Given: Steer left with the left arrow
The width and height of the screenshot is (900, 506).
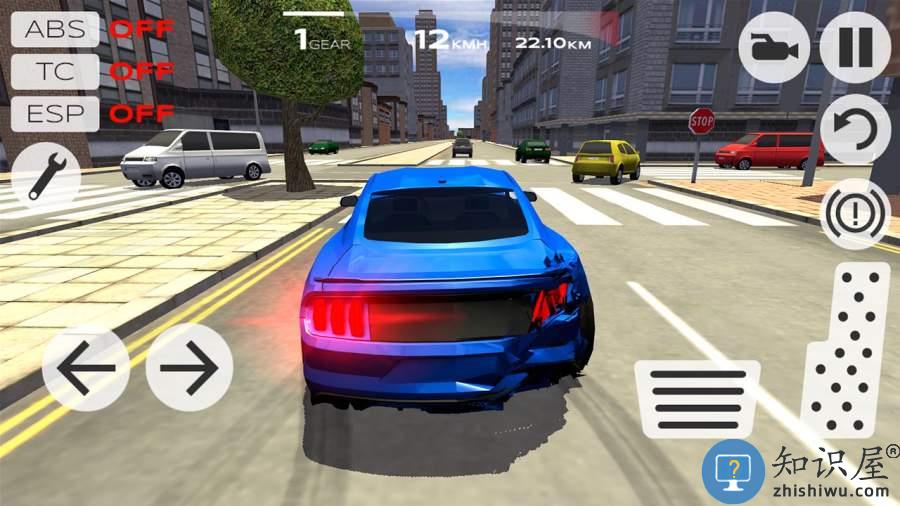Looking at the screenshot, I should point(85,367).
